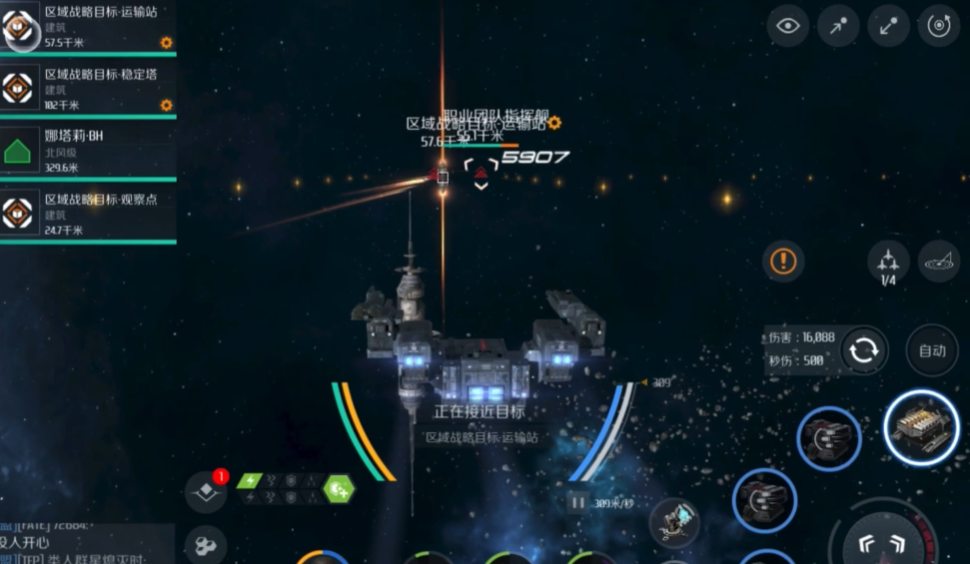Select the 运输站 target in overview list
Image resolution: width=970 pixels, height=564 pixels.
[88, 27]
